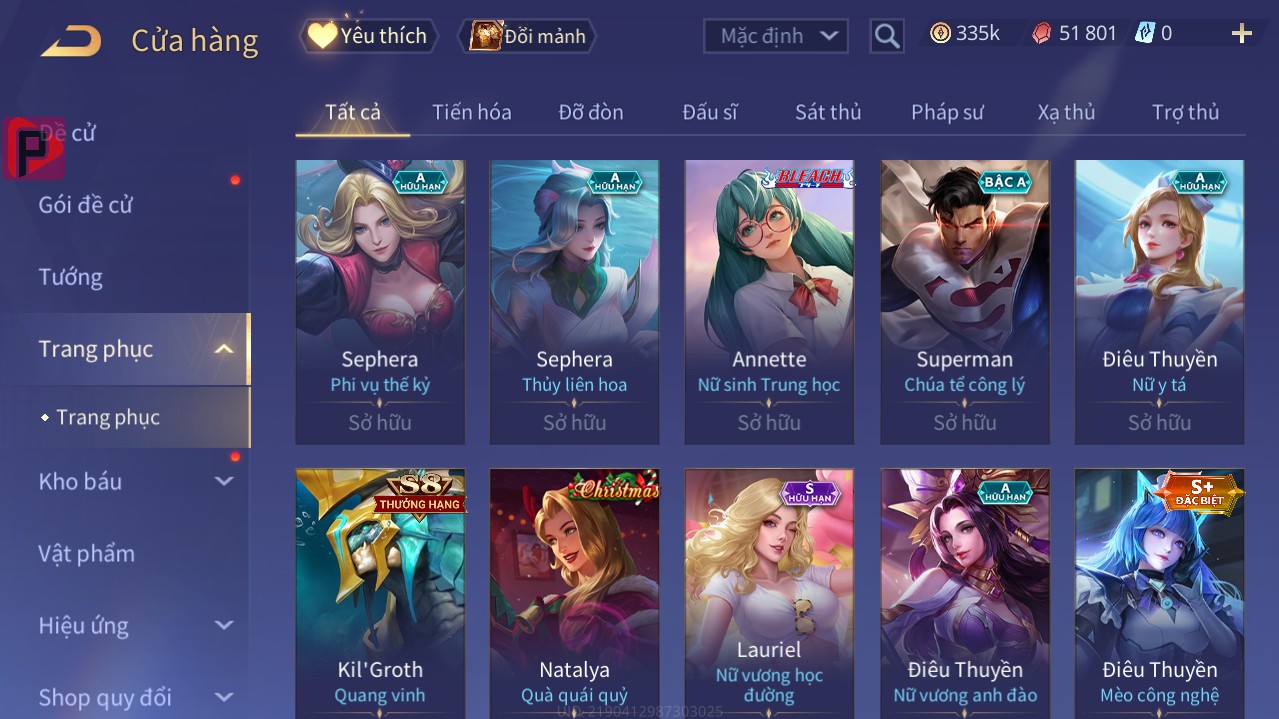Click the magnifying glass search button
The width and height of the screenshot is (1279, 719).
[886, 36]
